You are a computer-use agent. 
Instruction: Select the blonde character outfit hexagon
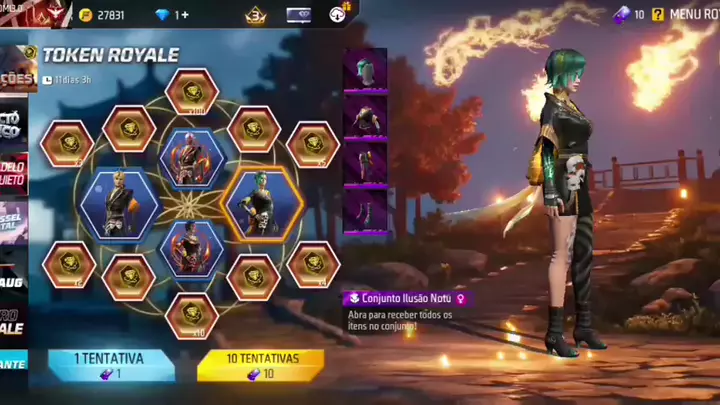tap(119, 205)
